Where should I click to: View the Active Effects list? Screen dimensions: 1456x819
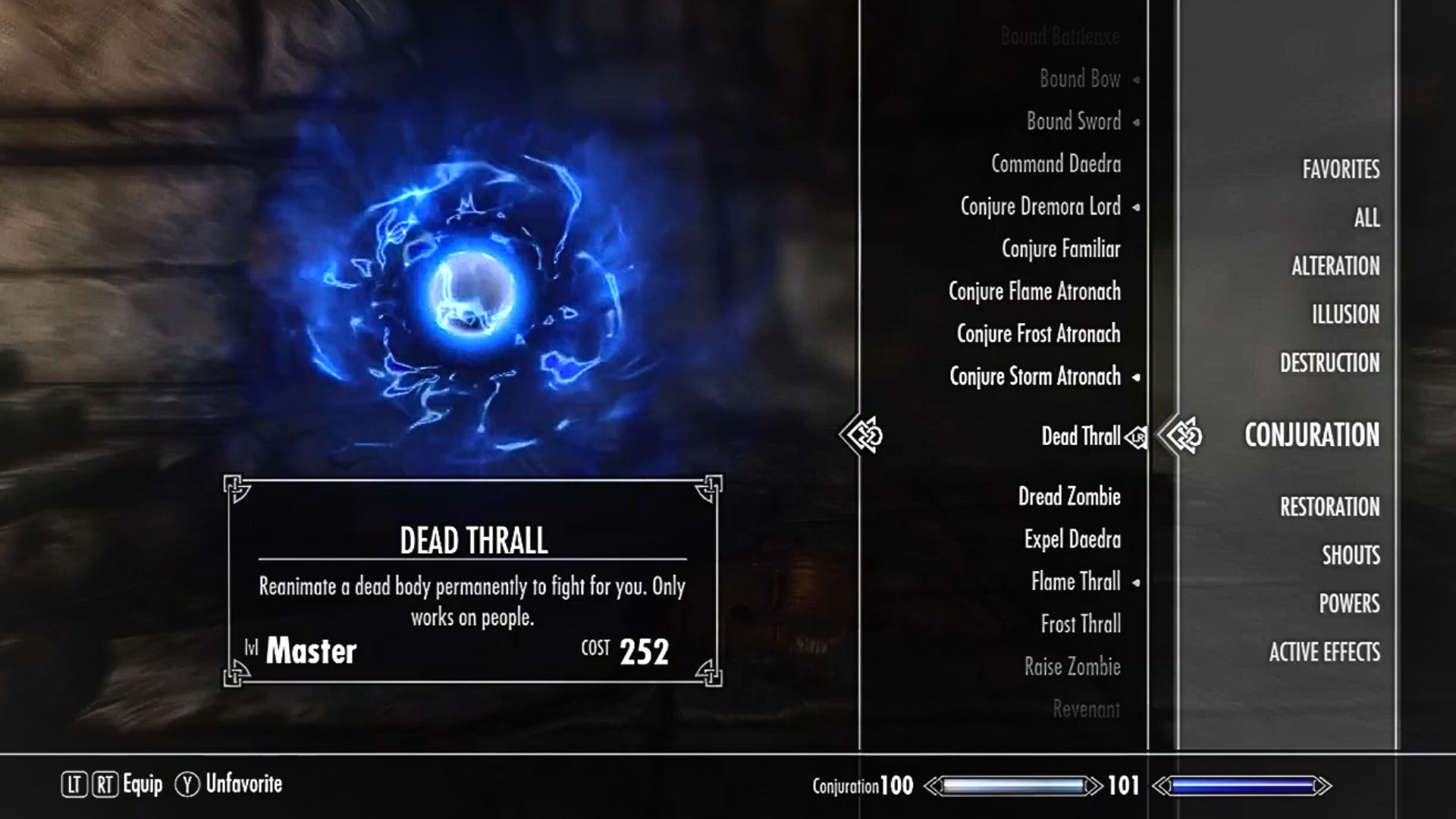tap(1324, 652)
